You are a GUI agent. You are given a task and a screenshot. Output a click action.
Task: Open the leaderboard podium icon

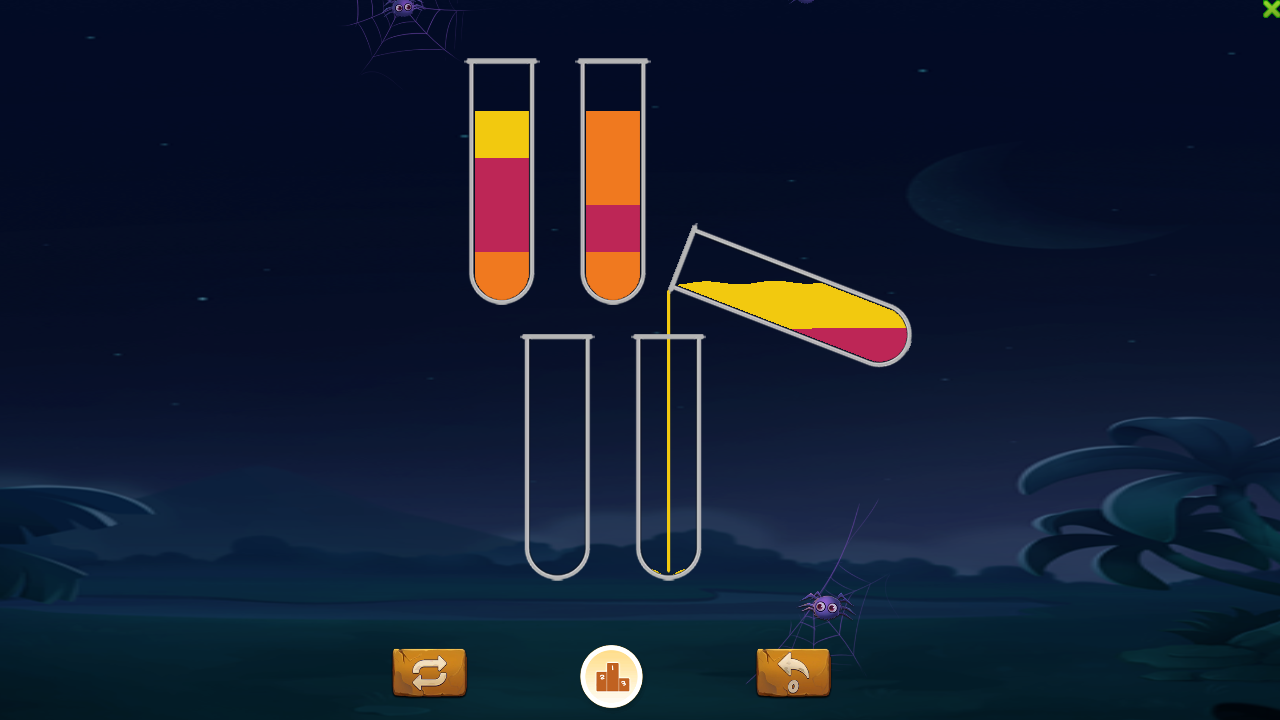[611, 676]
